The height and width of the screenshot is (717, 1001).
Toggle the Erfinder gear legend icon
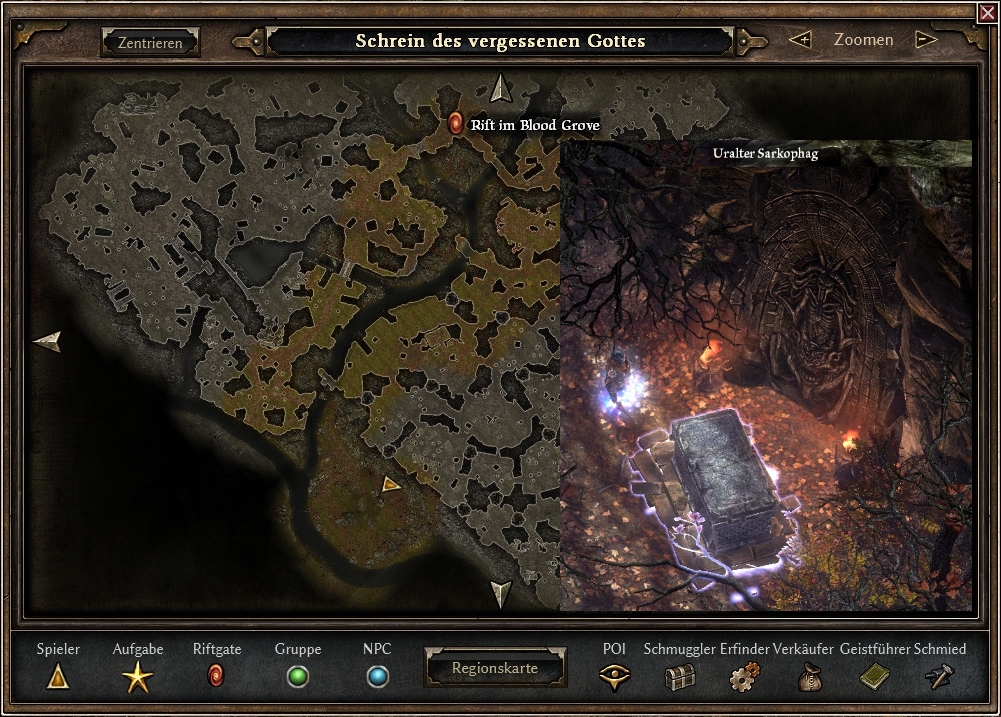[x=744, y=678]
